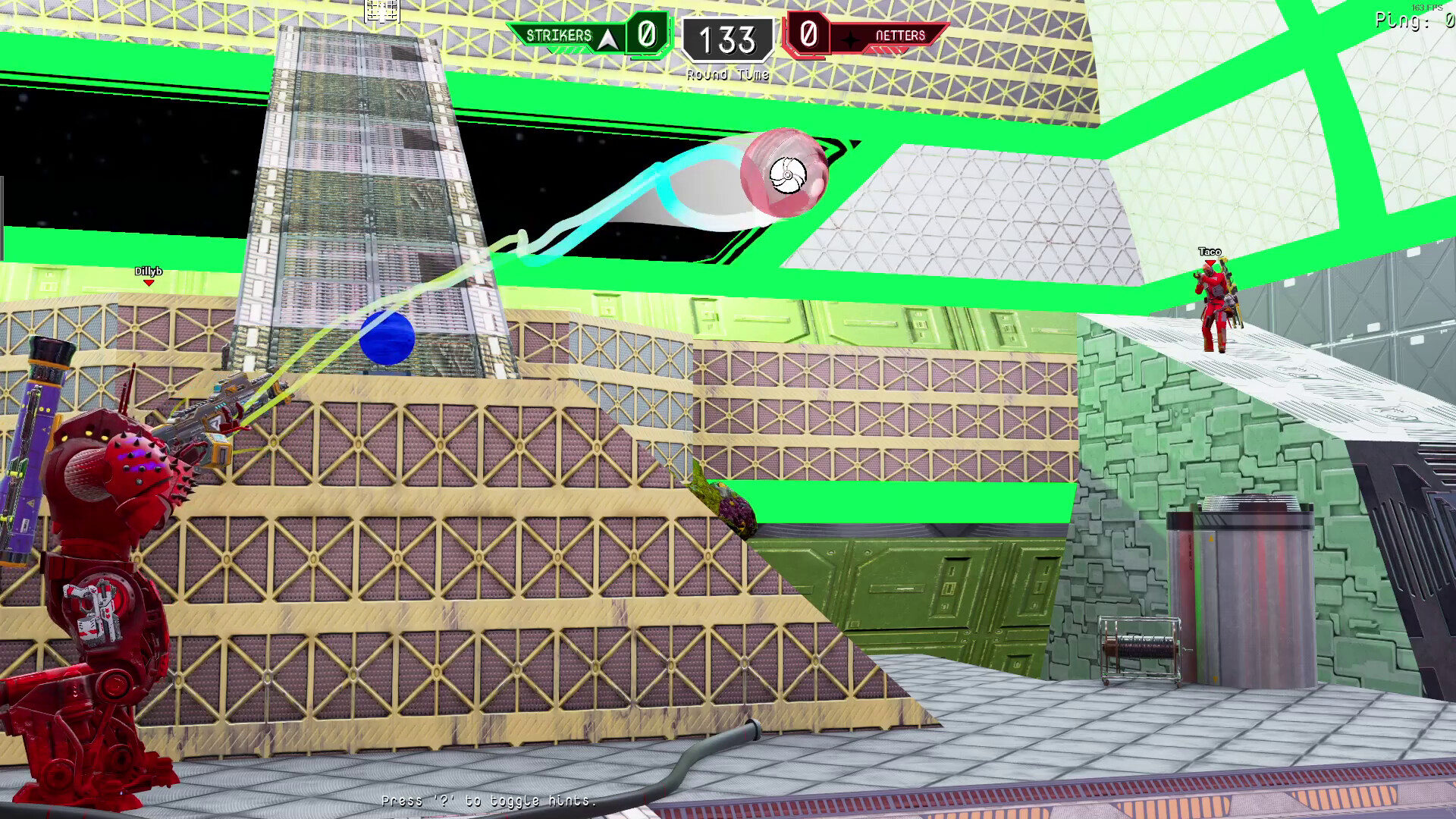Select the Strikers score hexagon showing 0

click(645, 35)
